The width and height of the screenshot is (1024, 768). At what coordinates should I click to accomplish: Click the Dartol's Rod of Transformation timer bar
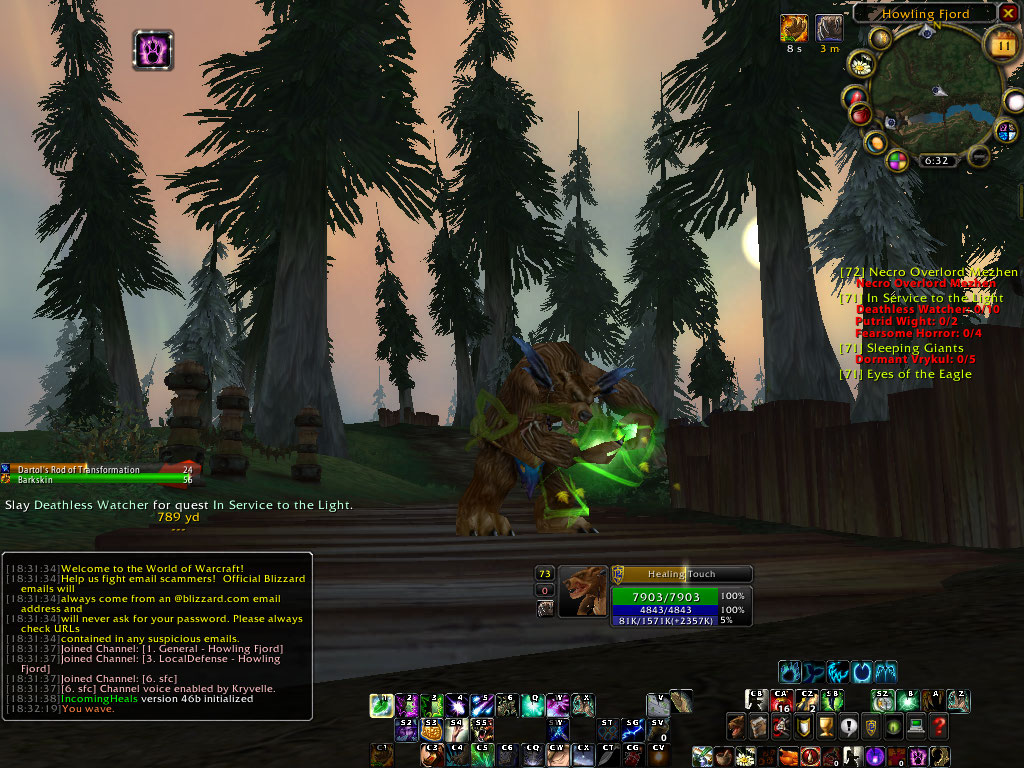(100, 469)
